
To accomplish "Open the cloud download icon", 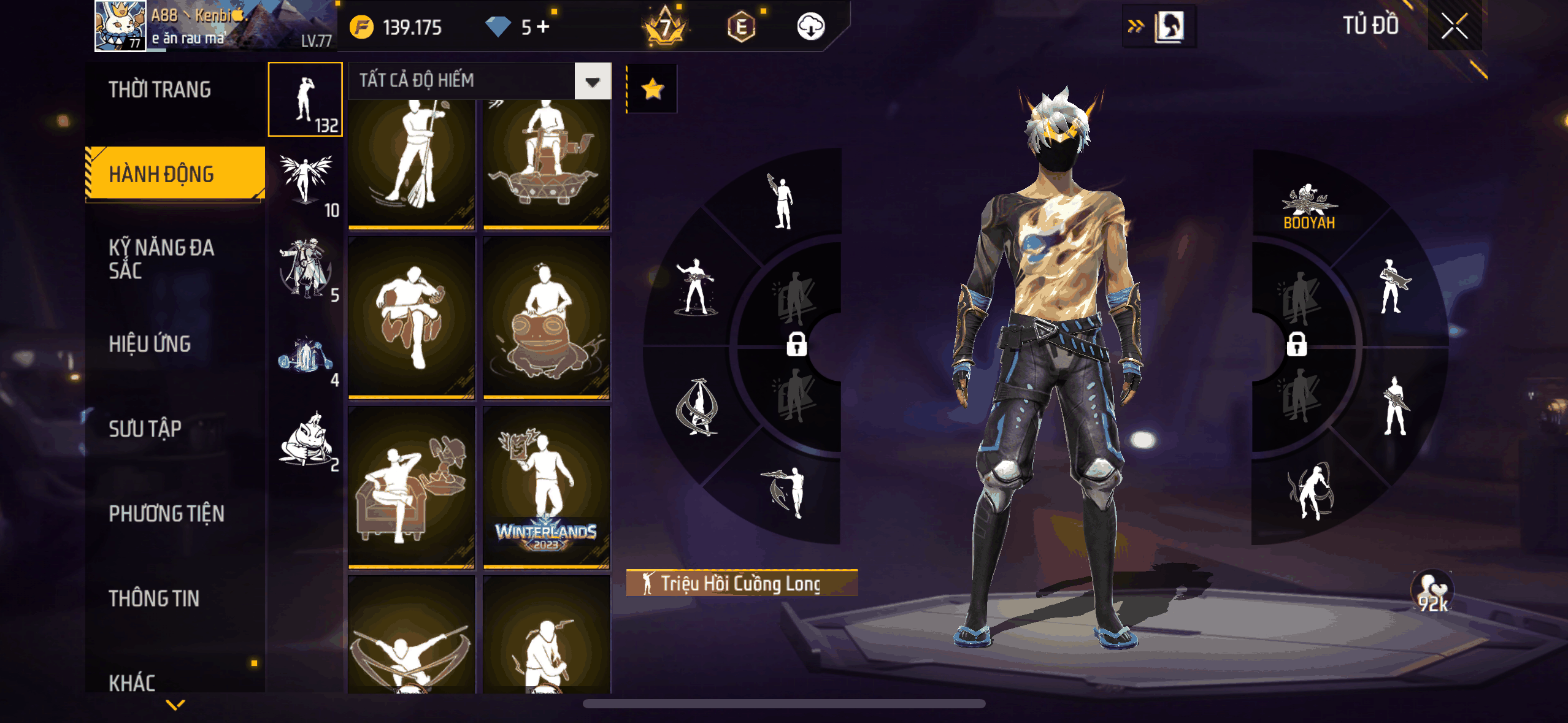I will click(810, 26).
